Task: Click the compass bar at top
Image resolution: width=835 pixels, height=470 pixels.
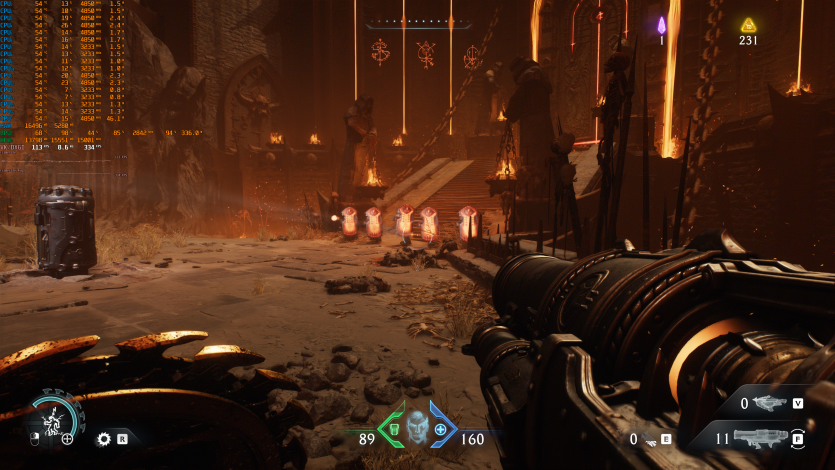Action: [417, 21]
